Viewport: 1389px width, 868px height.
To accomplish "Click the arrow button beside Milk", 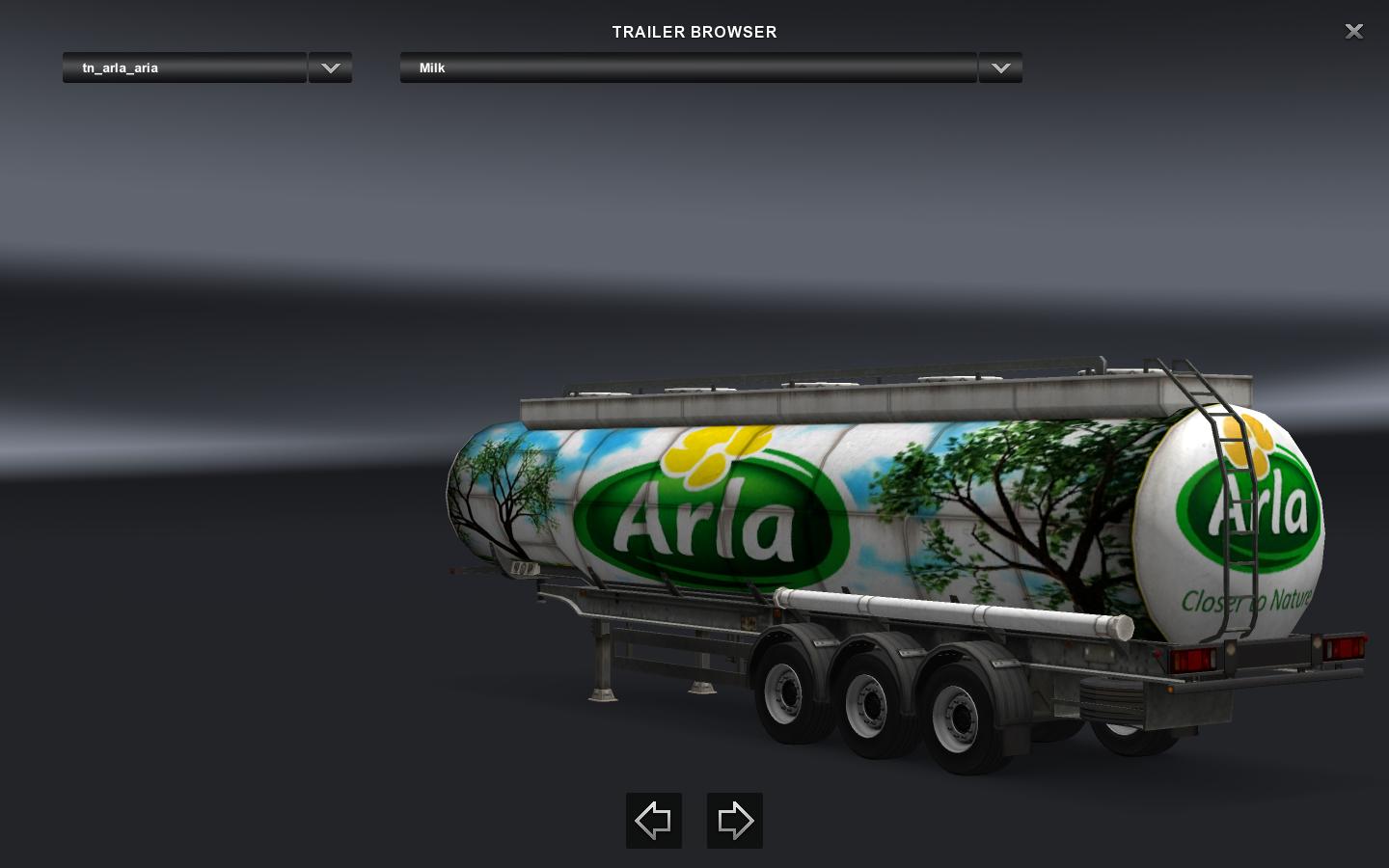I will [1000, 68].
